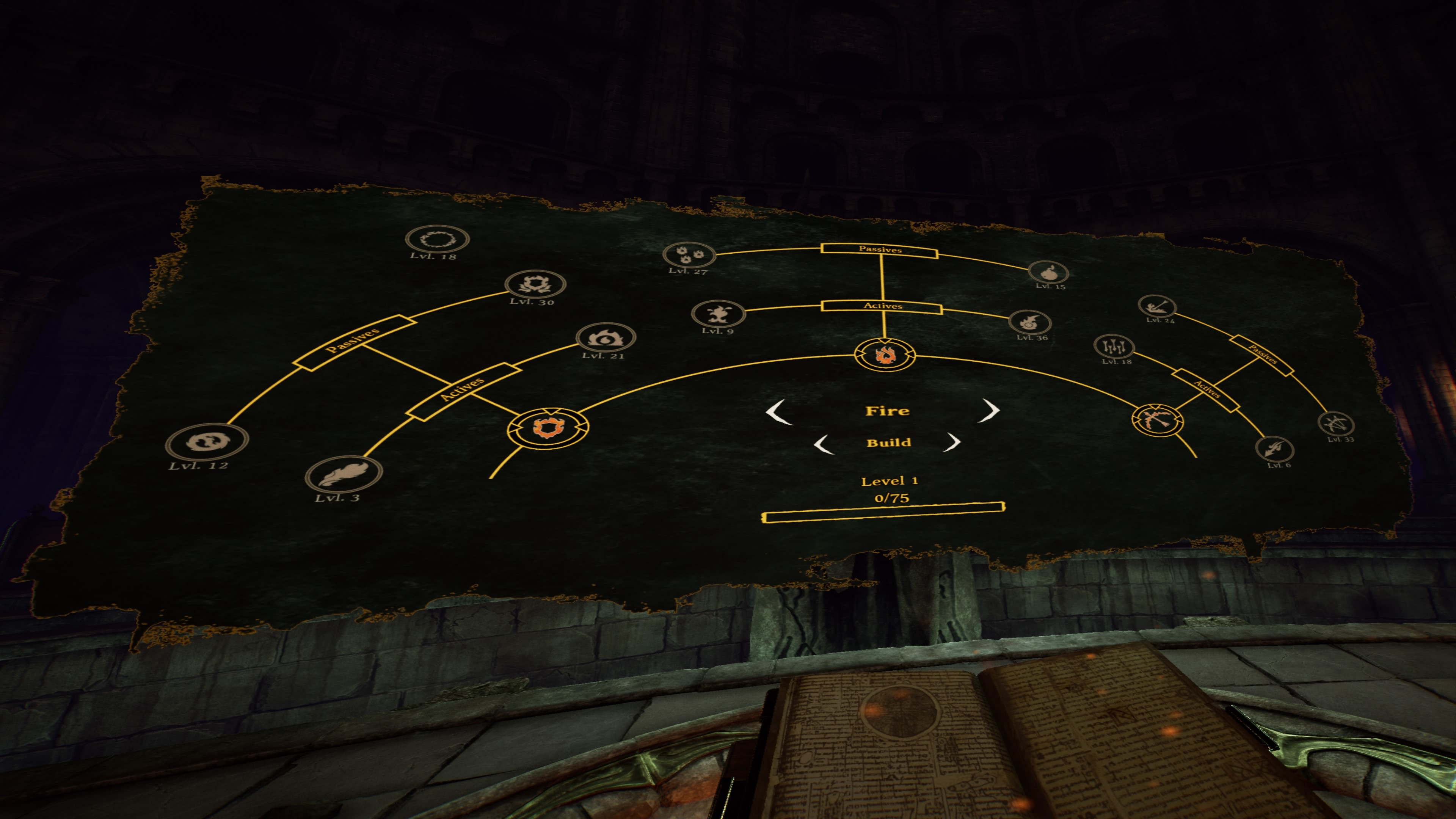Select the Lvl. 33 skill node
This screenshot has height=819, width=1456.
click(1335, 424)
